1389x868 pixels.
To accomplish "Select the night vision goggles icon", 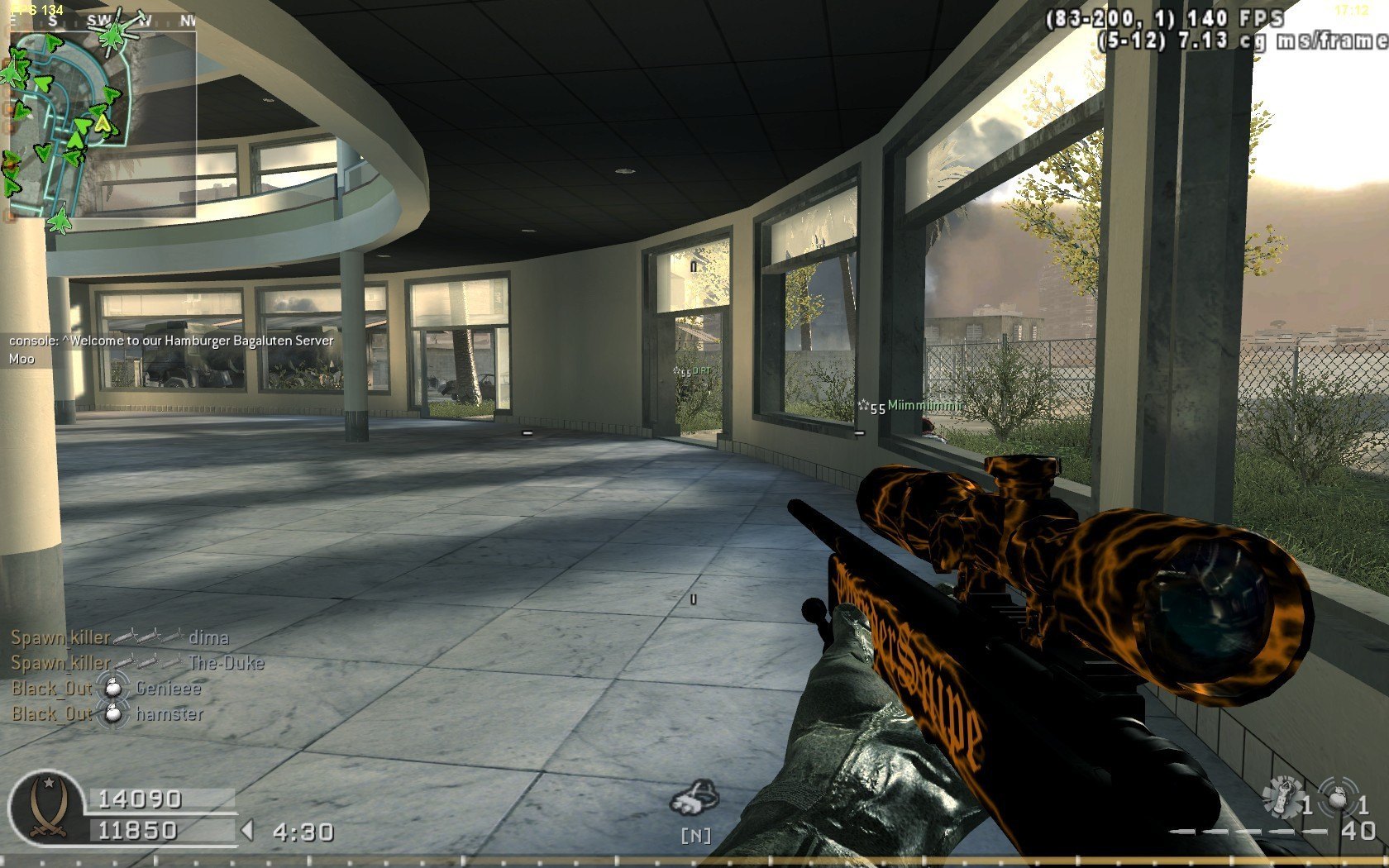I will click(694, 798).
